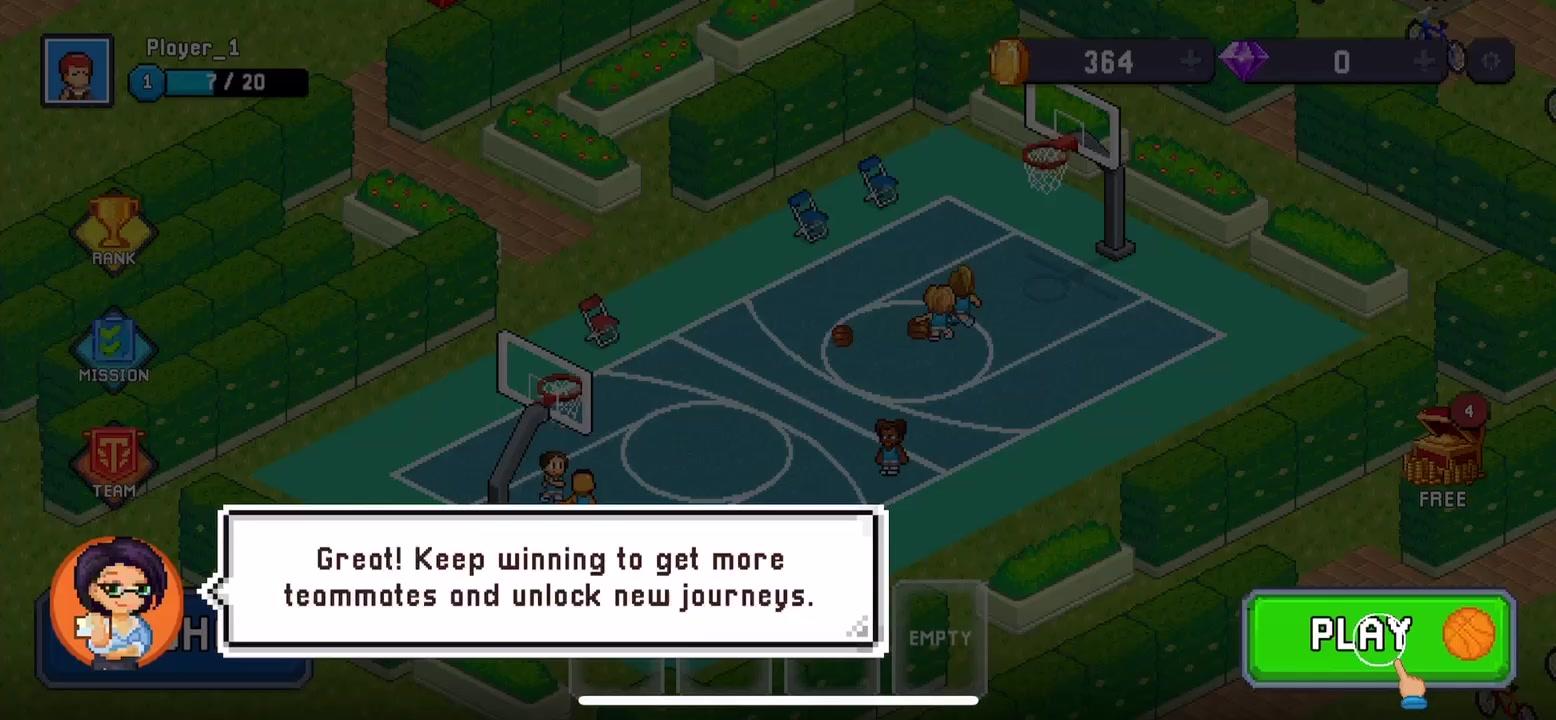Tap the plus to buy more coins
This screenshot has height=720, width=1556.
[1189, 61]
